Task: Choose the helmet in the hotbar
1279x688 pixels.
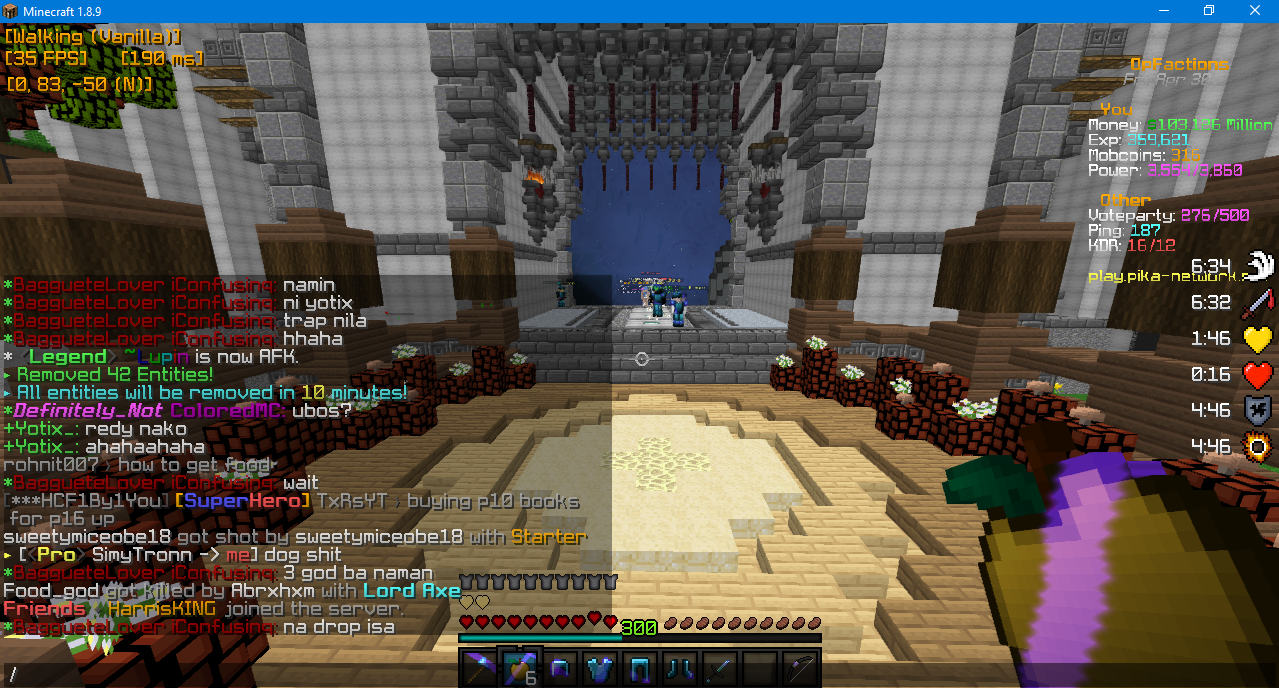Action: pos(560,666)
